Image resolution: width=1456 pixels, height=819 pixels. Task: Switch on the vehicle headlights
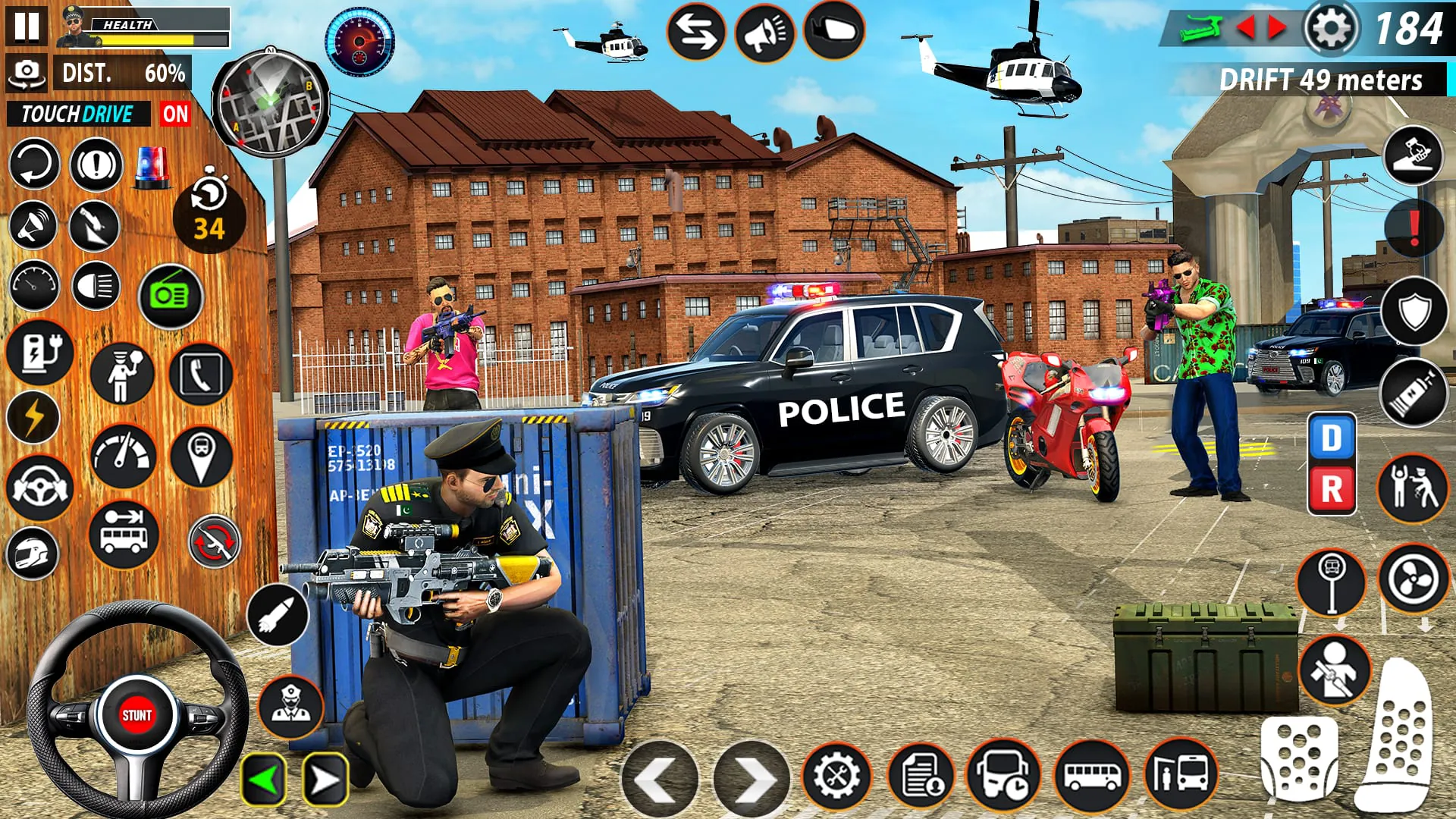coord(95,286)
